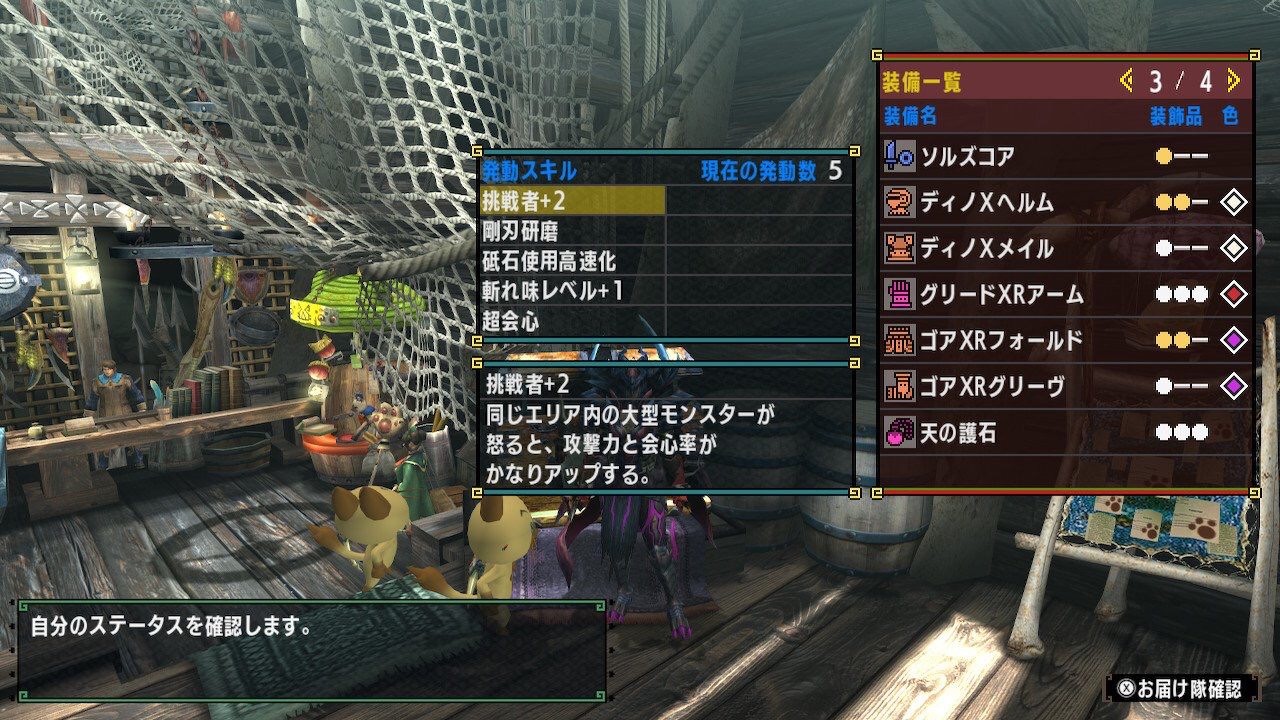This screenshot has height=720, width=1280.
Task: Go to the previous equipment list page
Action: (x=1126, y=80)
